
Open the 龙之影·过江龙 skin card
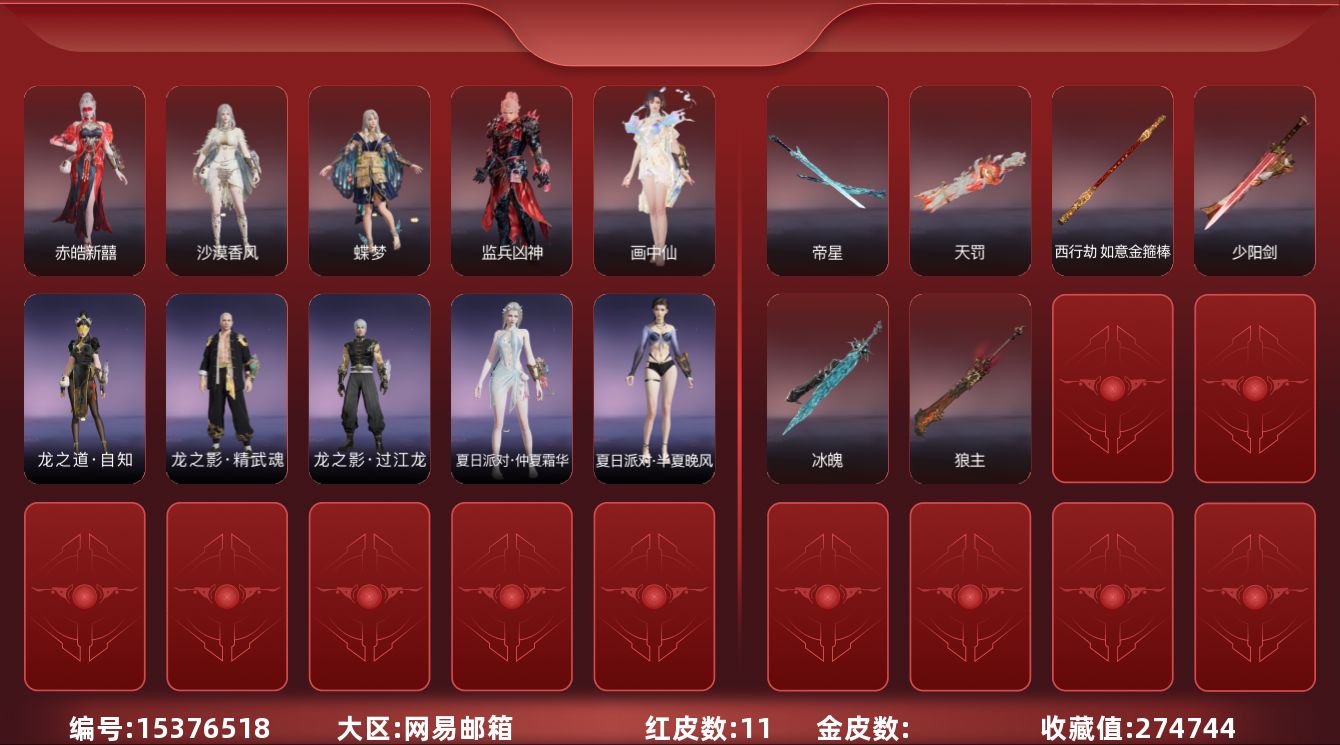point(369,388)
